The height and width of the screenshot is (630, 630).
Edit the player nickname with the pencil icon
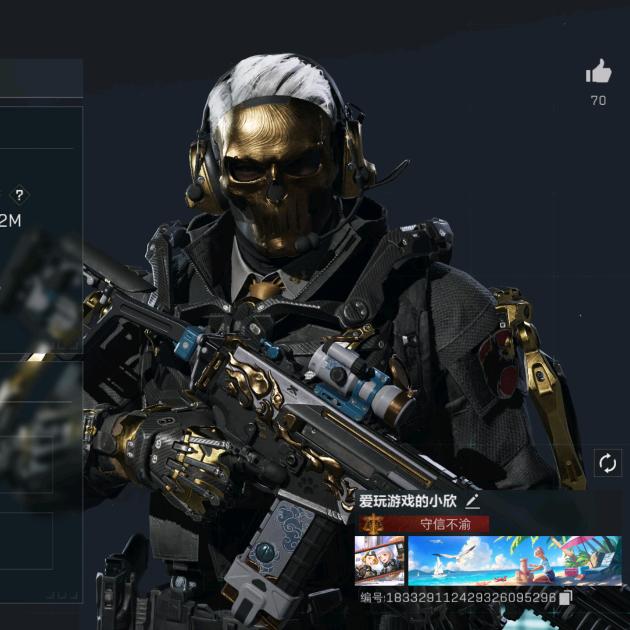tap(473, 502)
